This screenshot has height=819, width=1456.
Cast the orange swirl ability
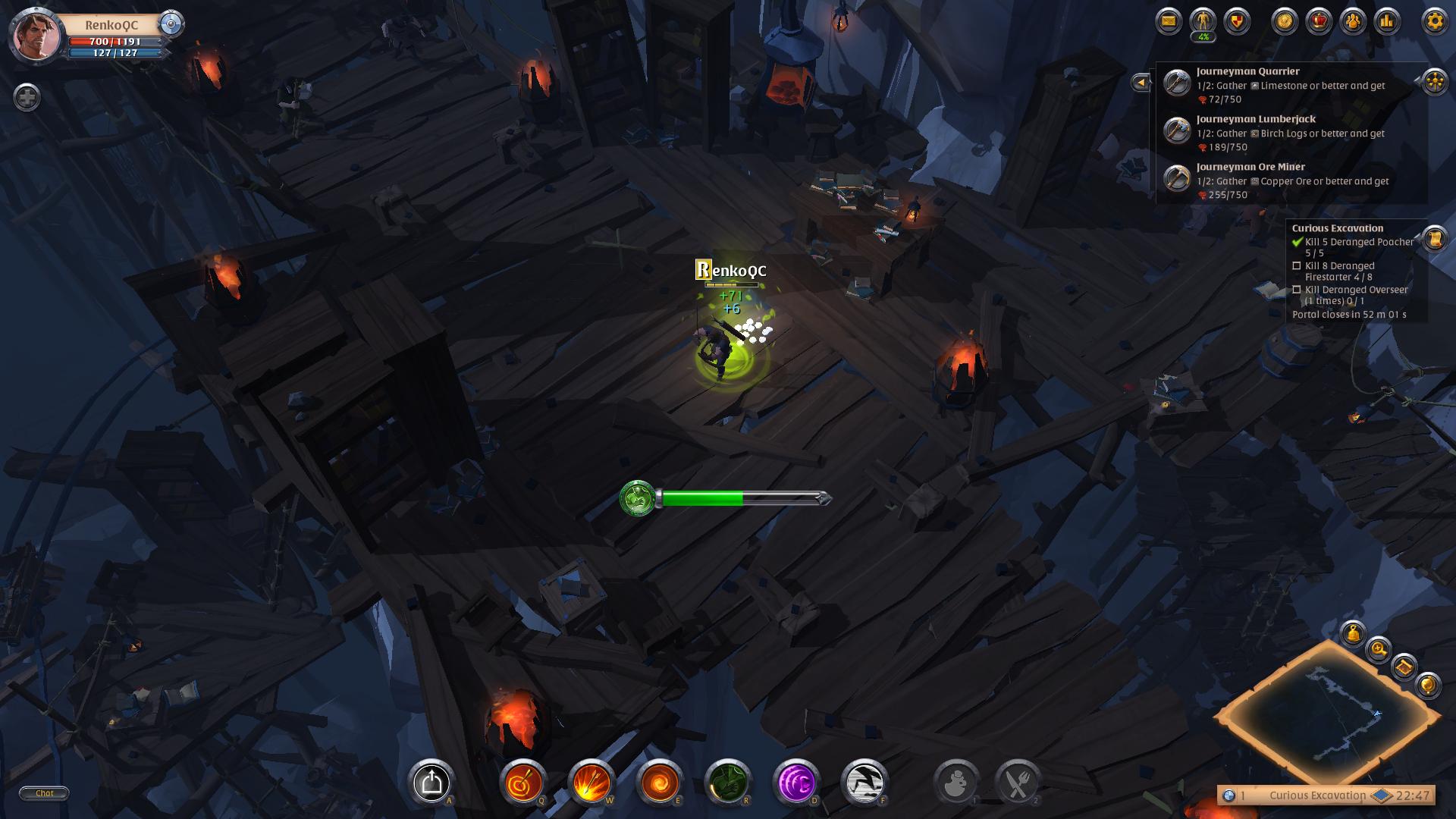(659, 783)
